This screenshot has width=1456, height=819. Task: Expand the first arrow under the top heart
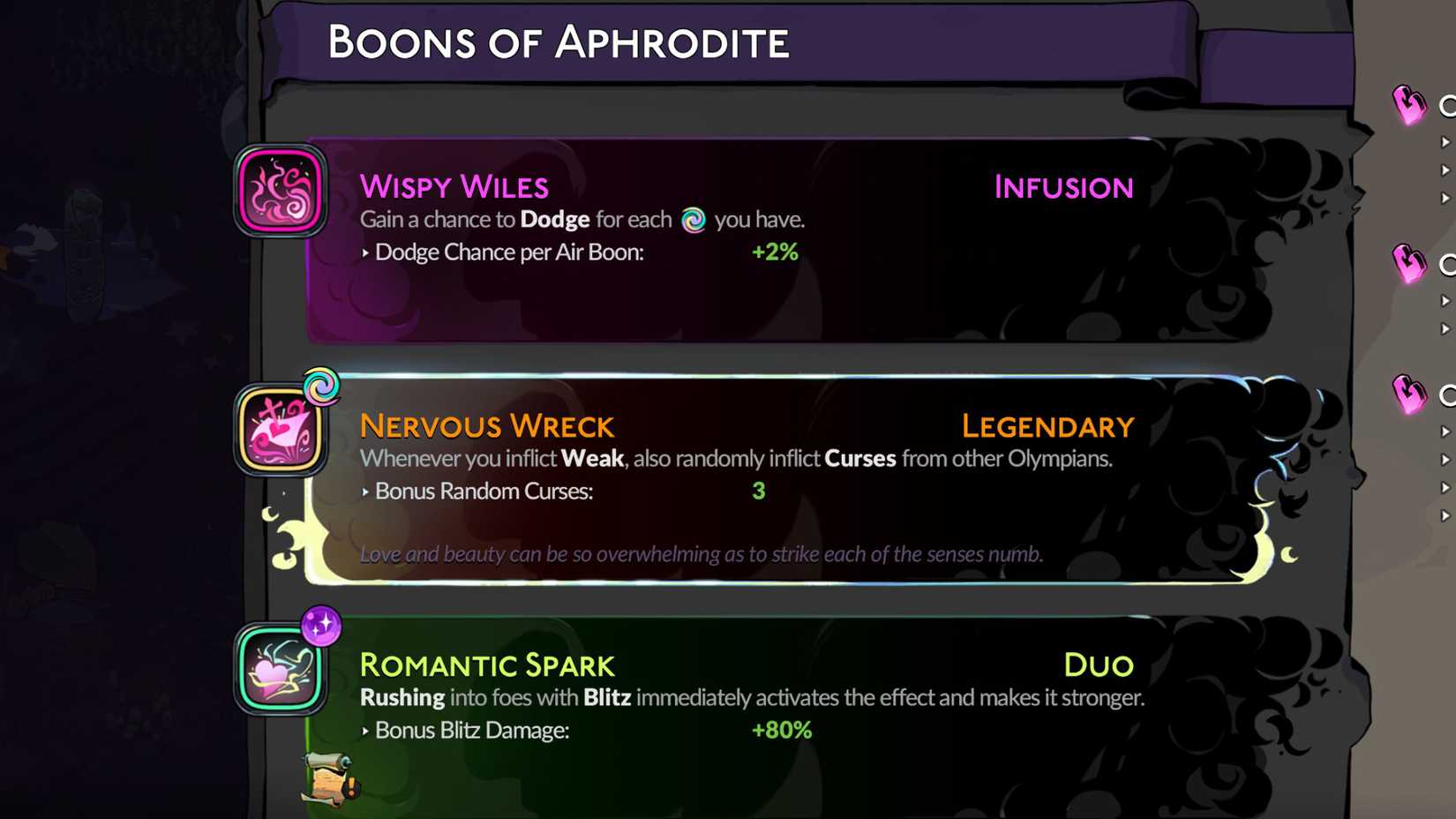pyautogui.click(x=1445, y=141)
